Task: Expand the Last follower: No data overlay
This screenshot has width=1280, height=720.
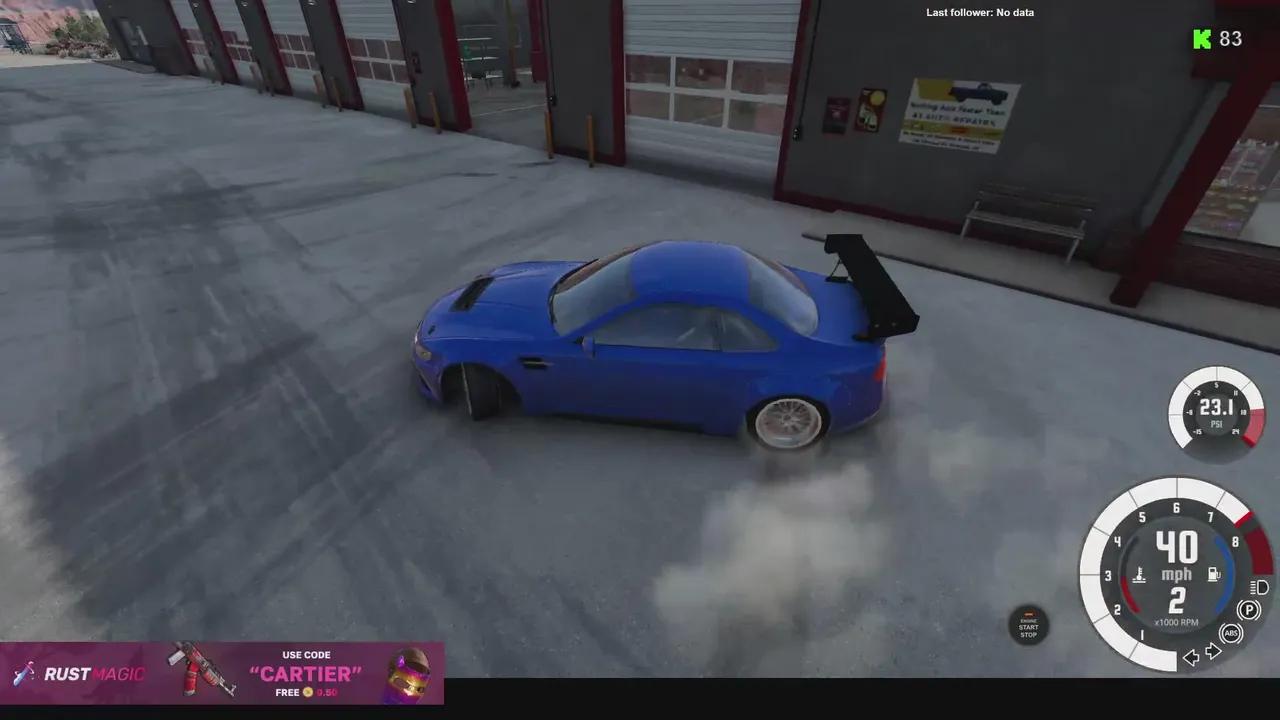Action: tap(980, 12)
